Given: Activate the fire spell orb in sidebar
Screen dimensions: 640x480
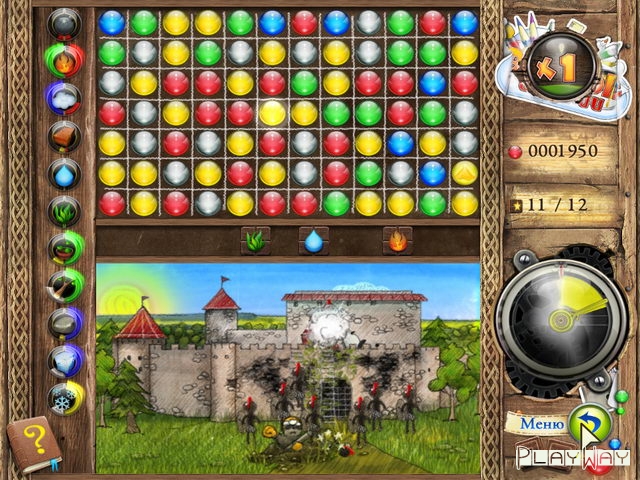Looking at the screenshot, I should click(64, 60).
